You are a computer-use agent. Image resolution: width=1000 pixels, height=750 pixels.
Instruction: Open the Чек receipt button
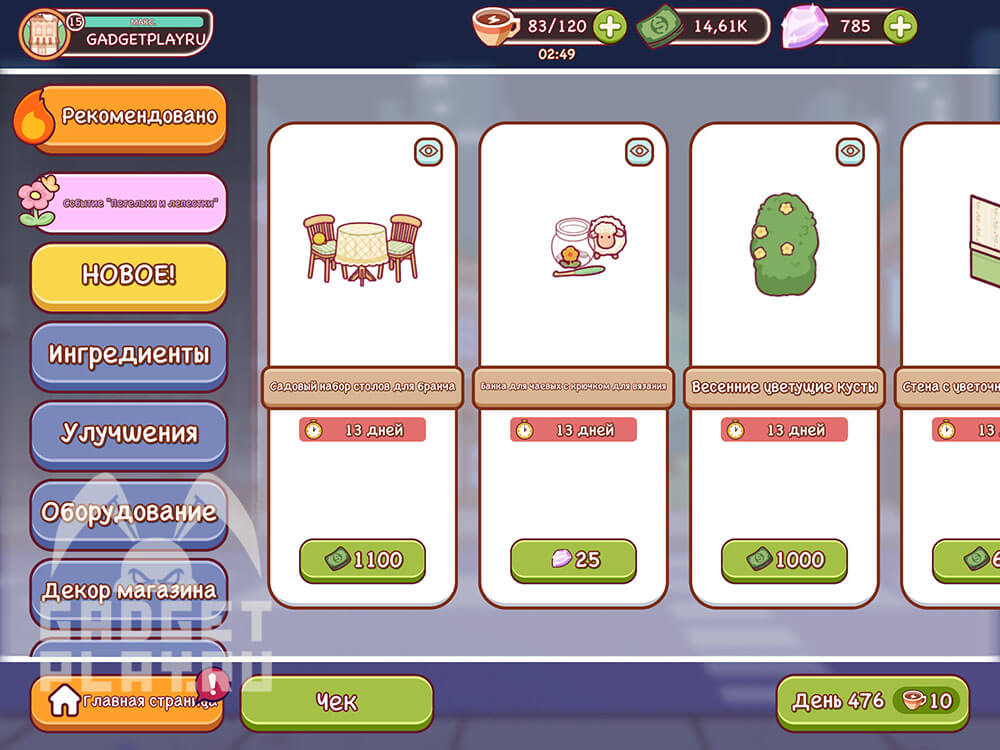(337, 702)
